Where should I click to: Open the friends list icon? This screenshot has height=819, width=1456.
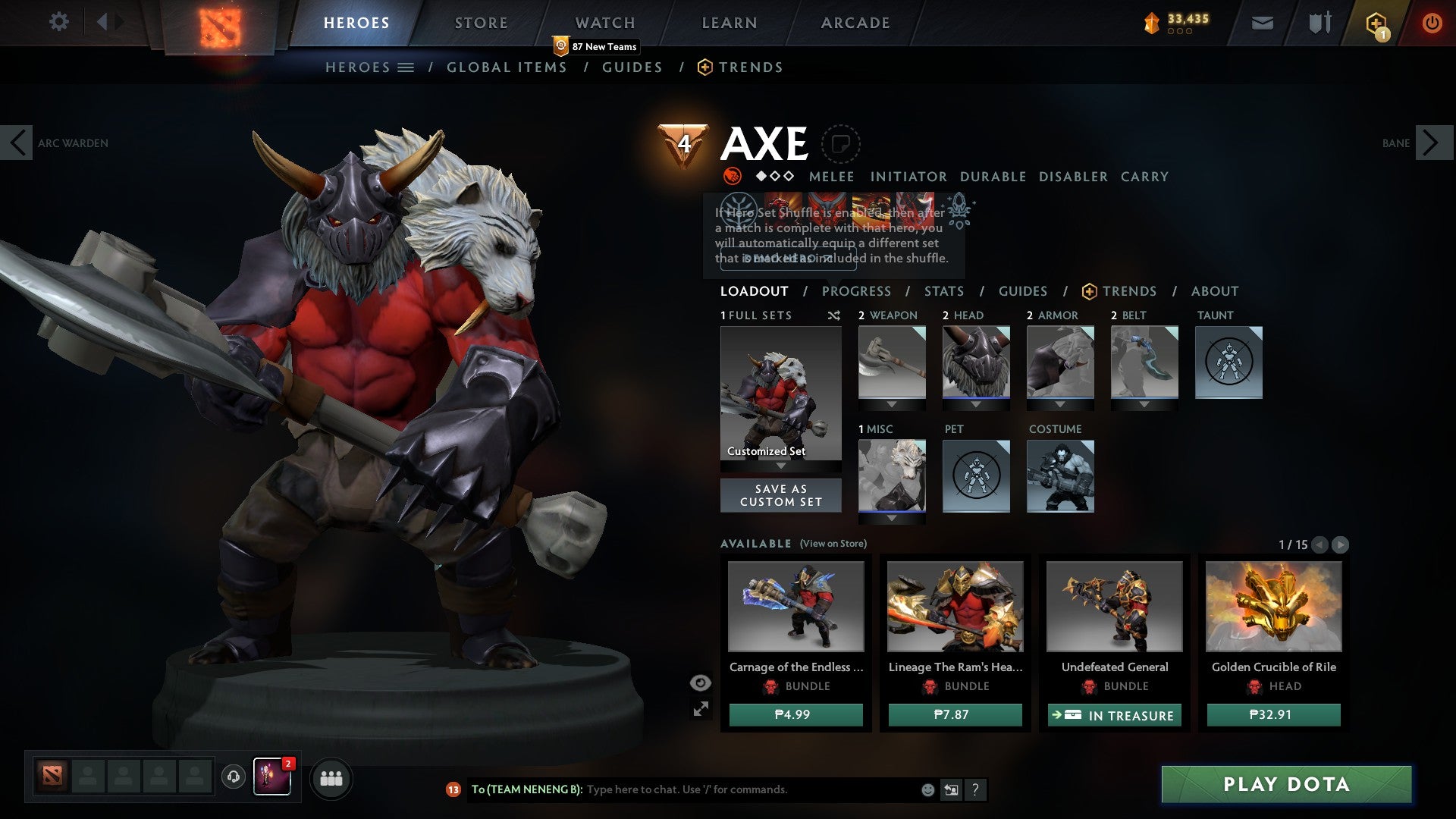tap(331, 778)
